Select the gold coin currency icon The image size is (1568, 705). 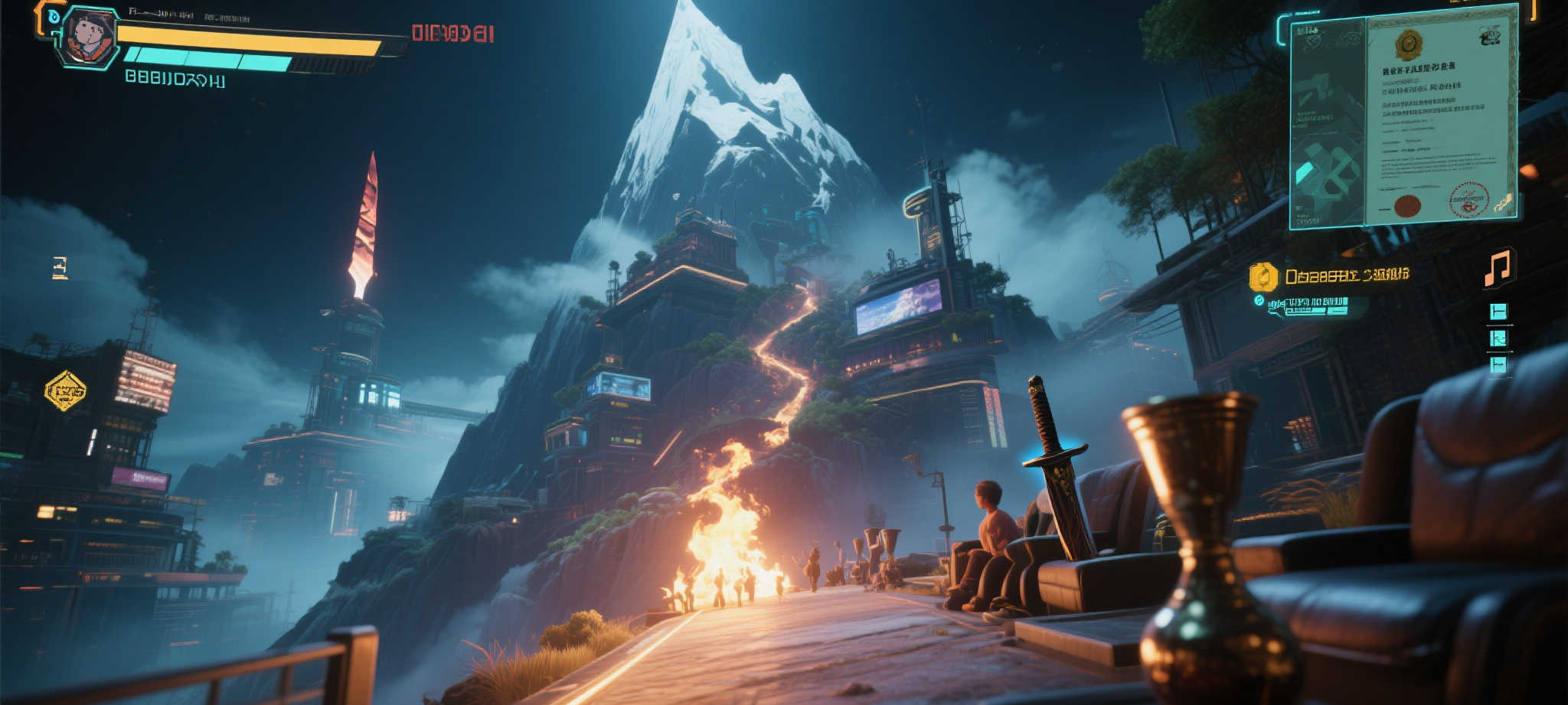click(x=1263, y=277)
